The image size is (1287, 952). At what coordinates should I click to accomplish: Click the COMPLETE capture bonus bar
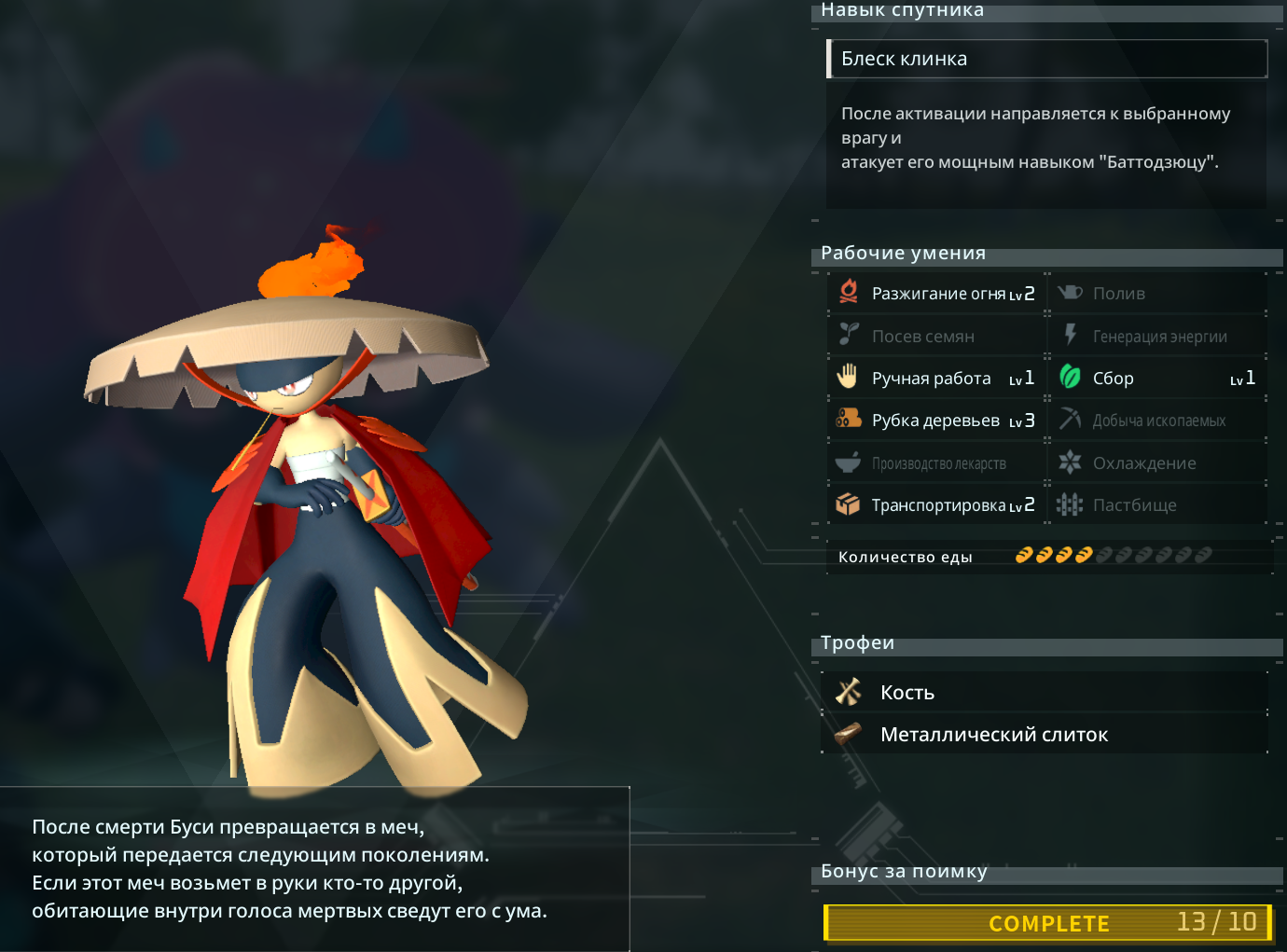pos(1048,923)
